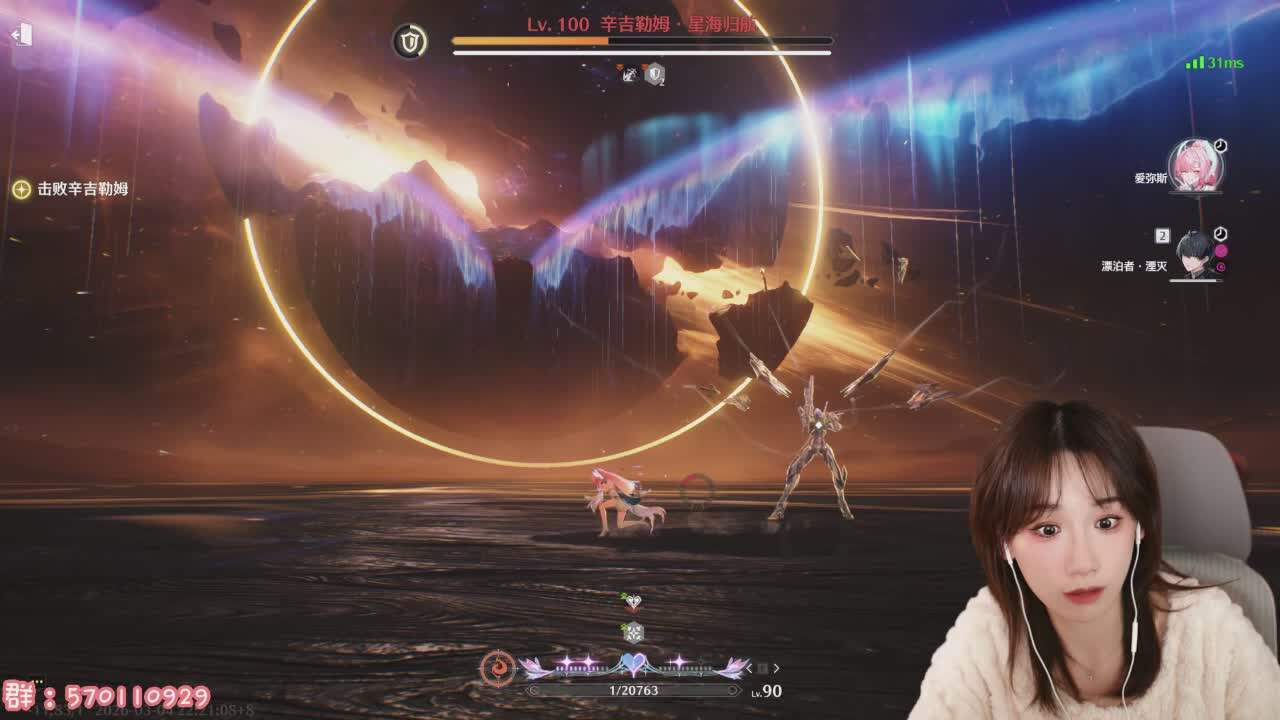This screenshot has height=720, width=1280.
Task: Switch to teammate 爱弥斯 portrait
Action: point(1195,166)
